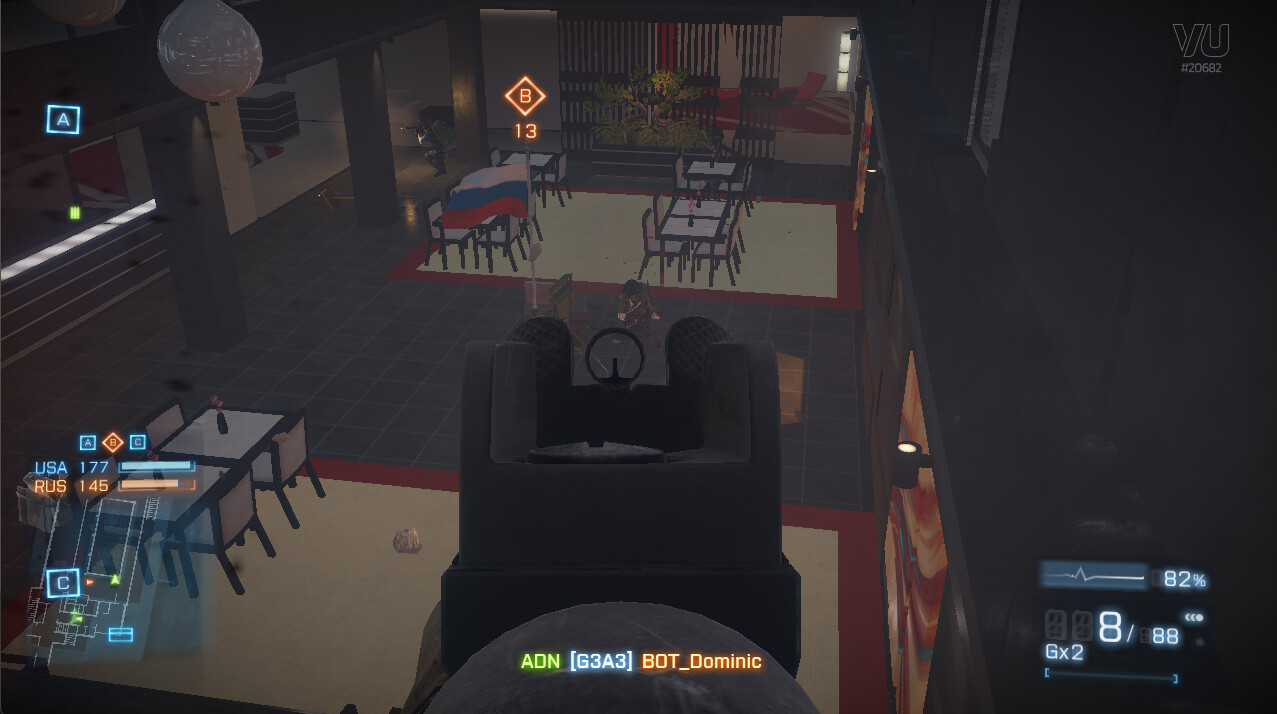Select the large C flag marker on the minimap
Image resolution: width=1277 pixels, height=714 pixels.
[63, 583]
